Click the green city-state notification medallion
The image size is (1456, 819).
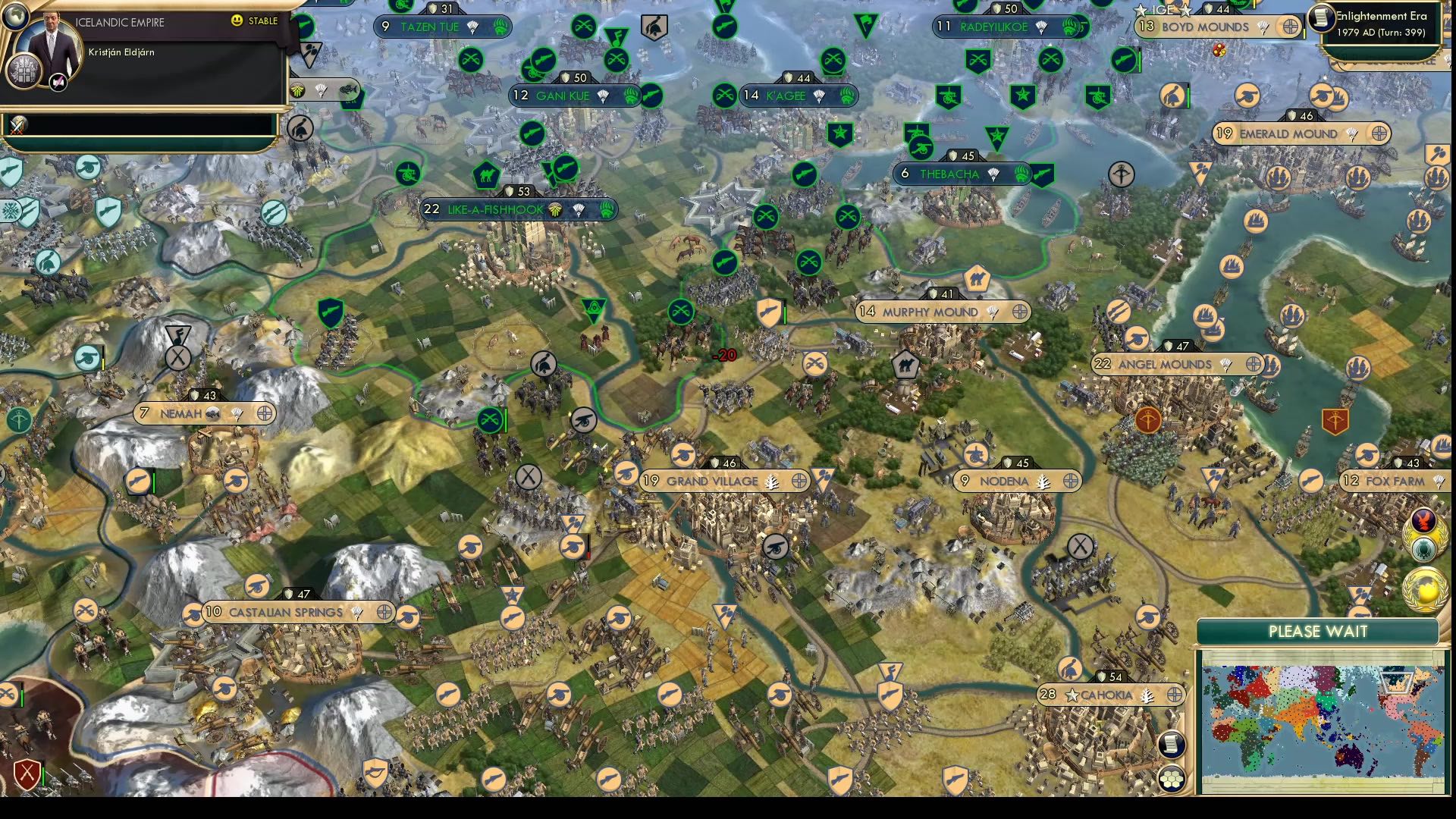click(1423, 549)
